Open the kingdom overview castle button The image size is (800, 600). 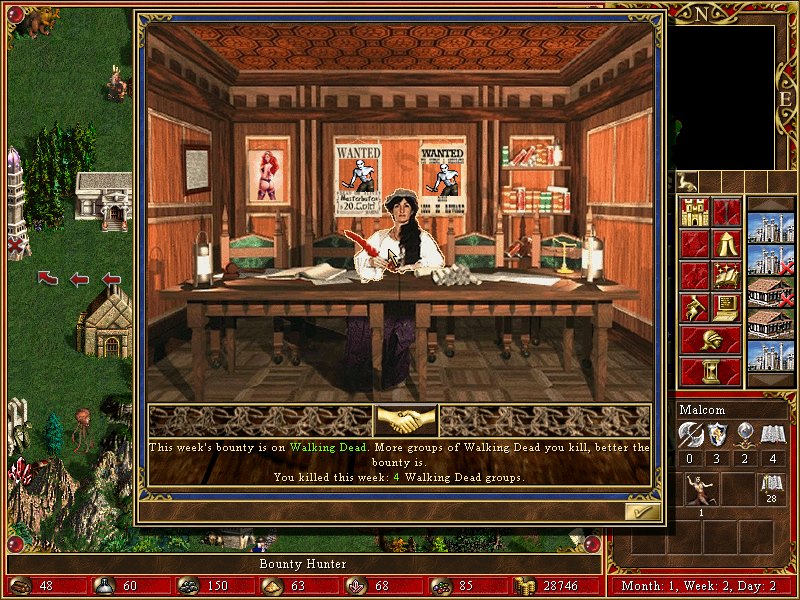click(x=694, y=212)
